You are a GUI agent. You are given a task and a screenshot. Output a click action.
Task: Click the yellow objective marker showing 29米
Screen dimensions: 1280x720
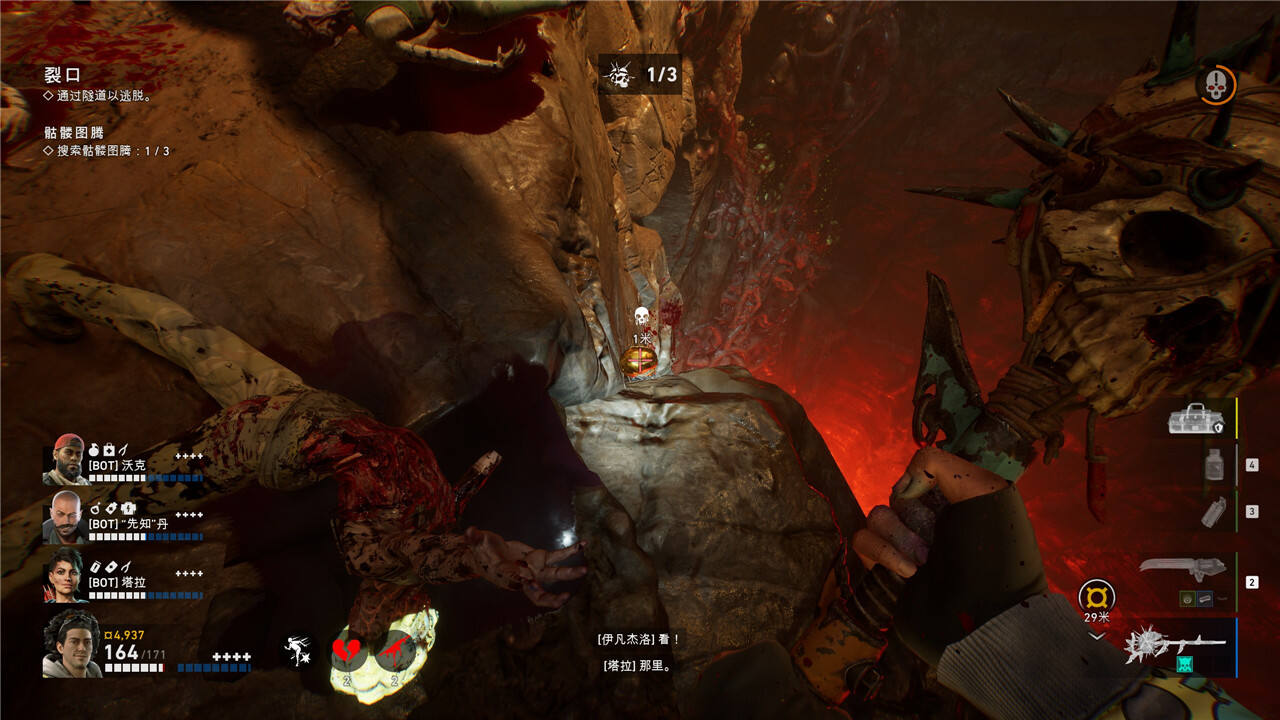tap(1096, 599)
